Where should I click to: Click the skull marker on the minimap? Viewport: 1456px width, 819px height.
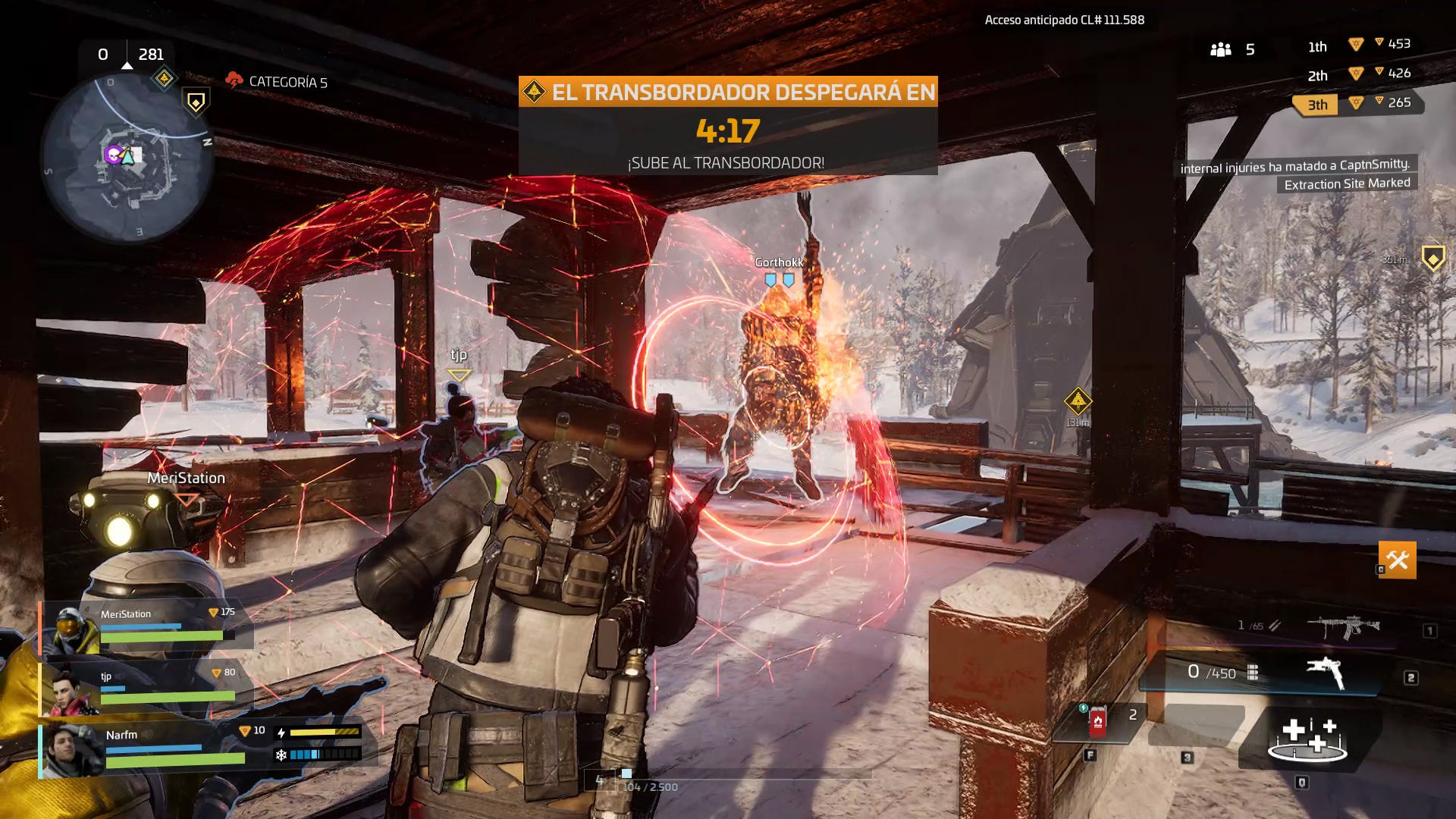pos(113,155)
